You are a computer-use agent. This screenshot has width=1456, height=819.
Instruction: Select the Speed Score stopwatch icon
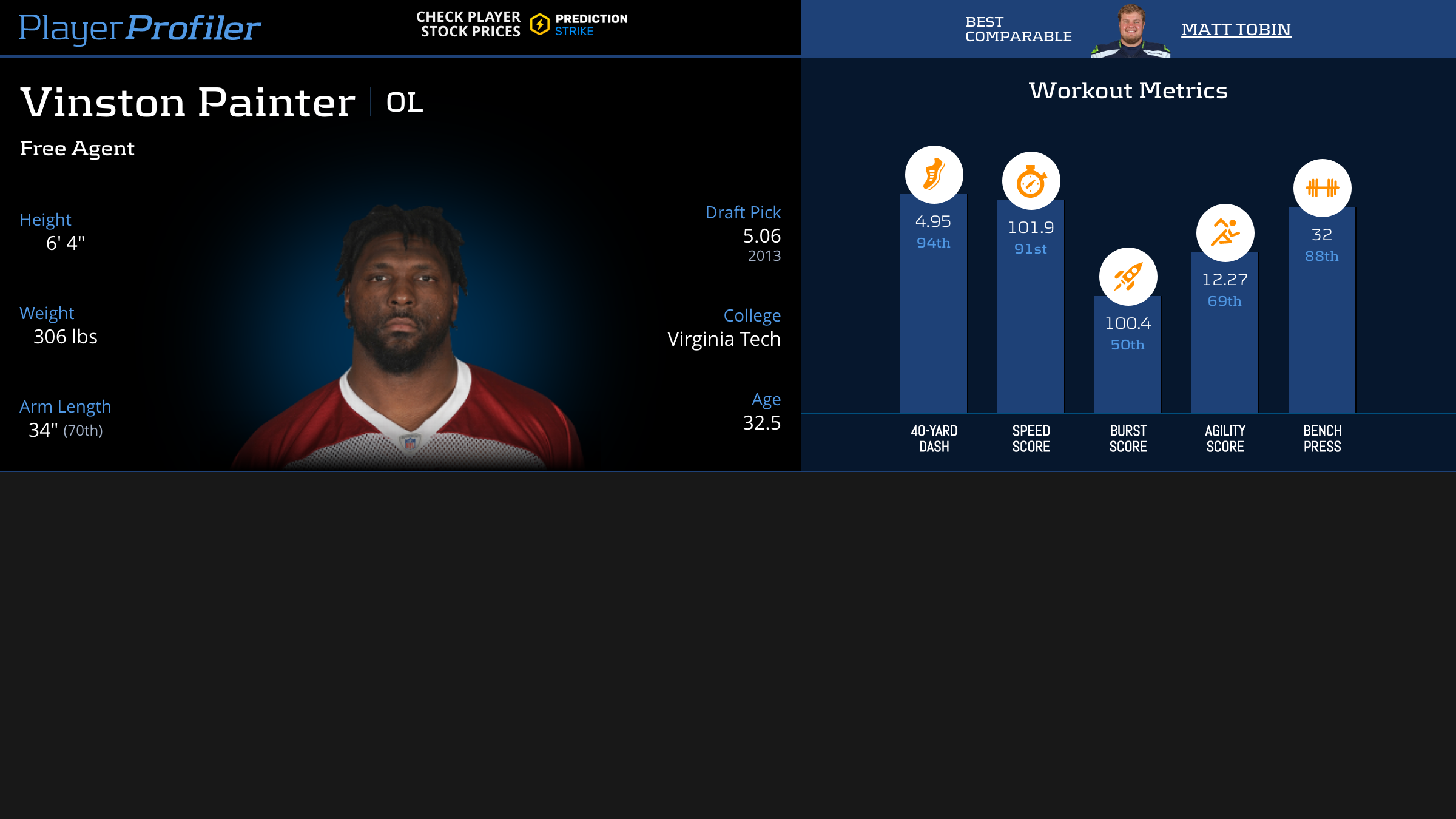coord(1031,181)
